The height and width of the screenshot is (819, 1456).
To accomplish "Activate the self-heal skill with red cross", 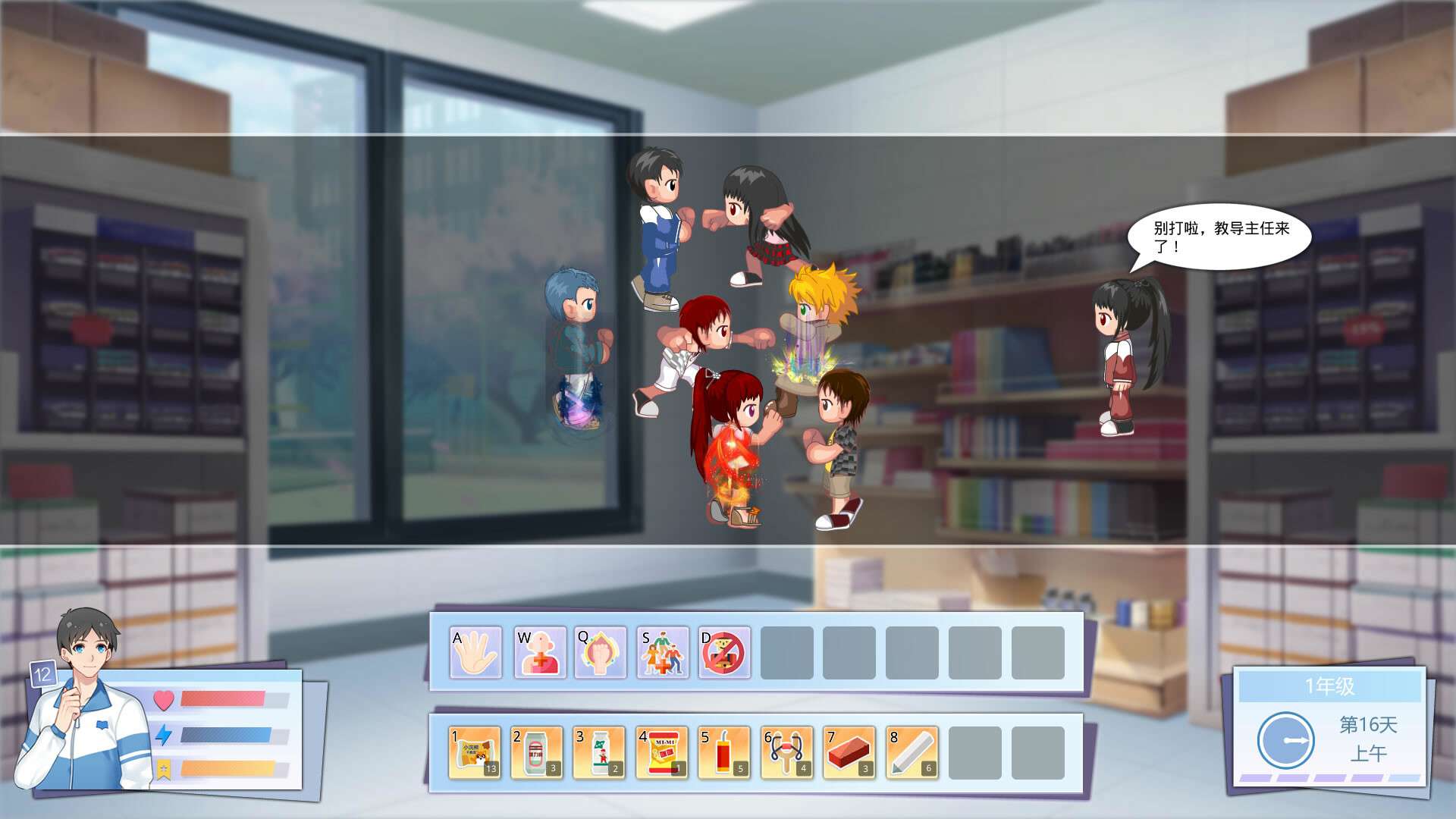I will [540, 652].
